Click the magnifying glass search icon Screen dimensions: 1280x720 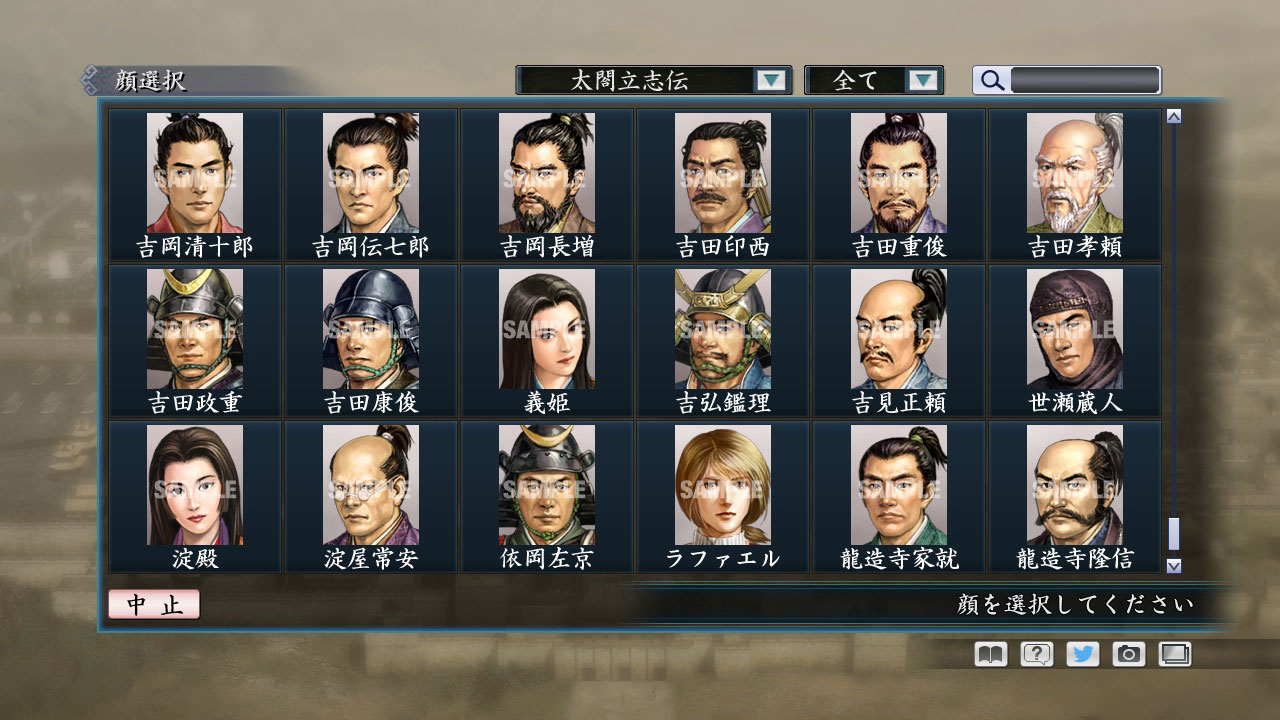[991, 80]
